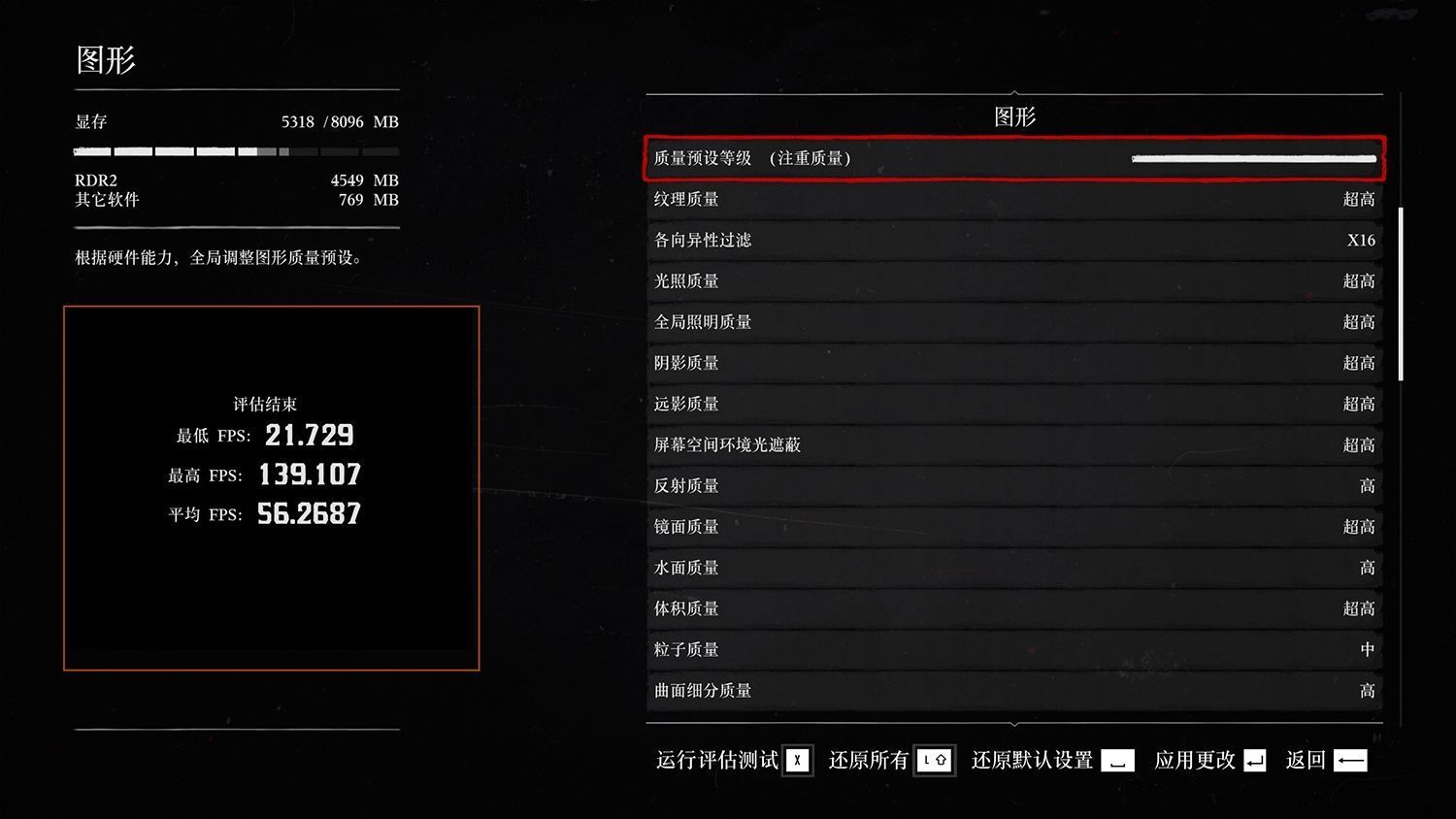Restore defaults with 还原默认设置
Viewport: 1456px width, 819px height.
click(x=1052, y=760)
